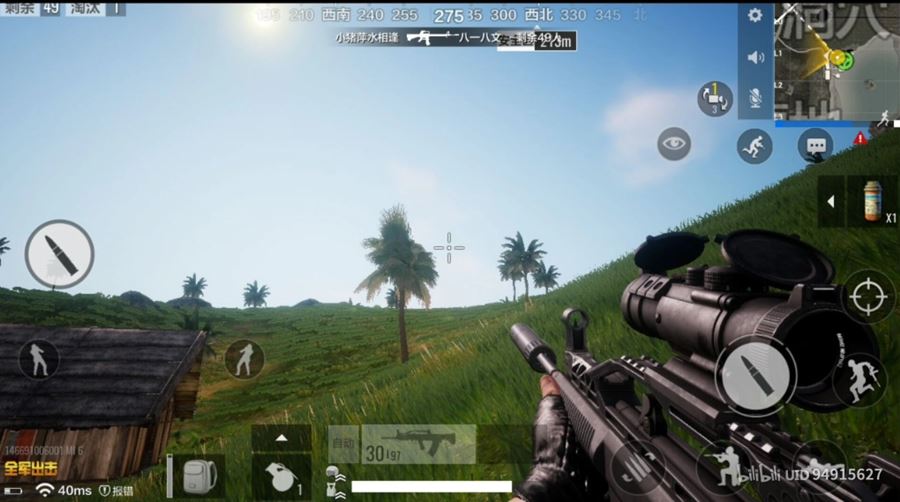Expand the healing items list arrow
900x502 pixels.
(830, 202)
